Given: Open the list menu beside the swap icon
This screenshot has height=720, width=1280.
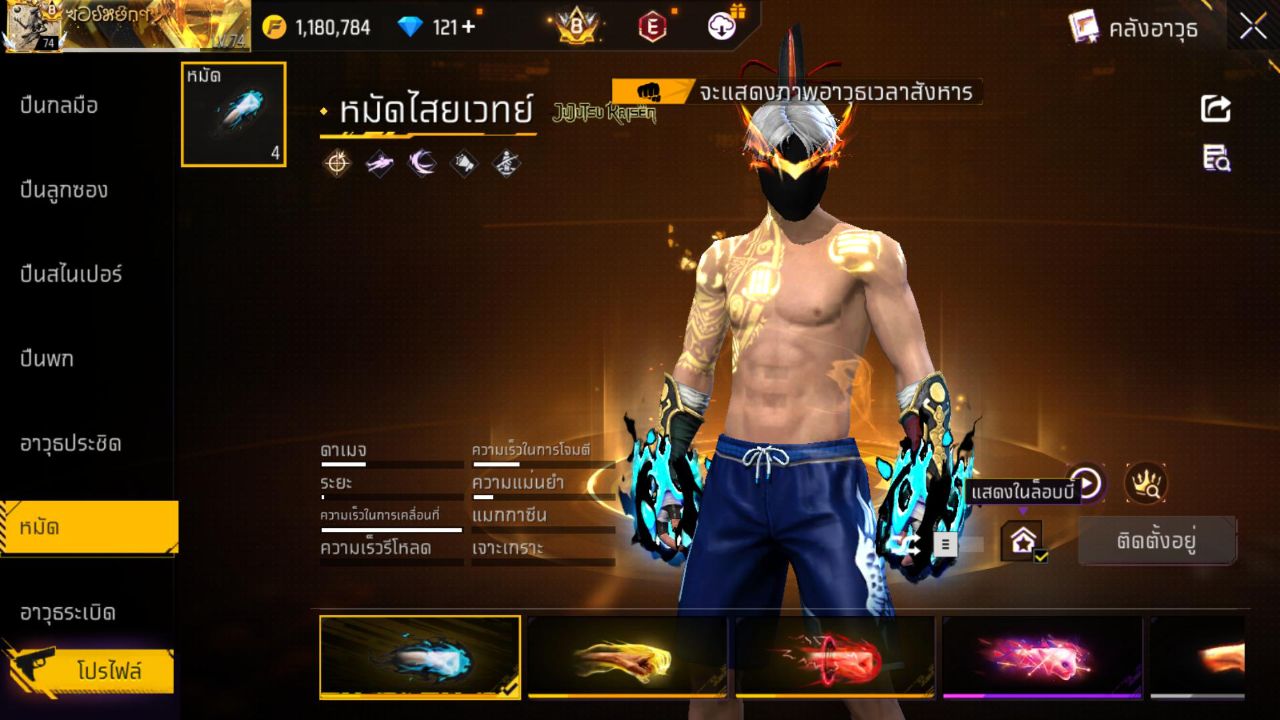Looking at the screenshot, I should pos(945,543).
